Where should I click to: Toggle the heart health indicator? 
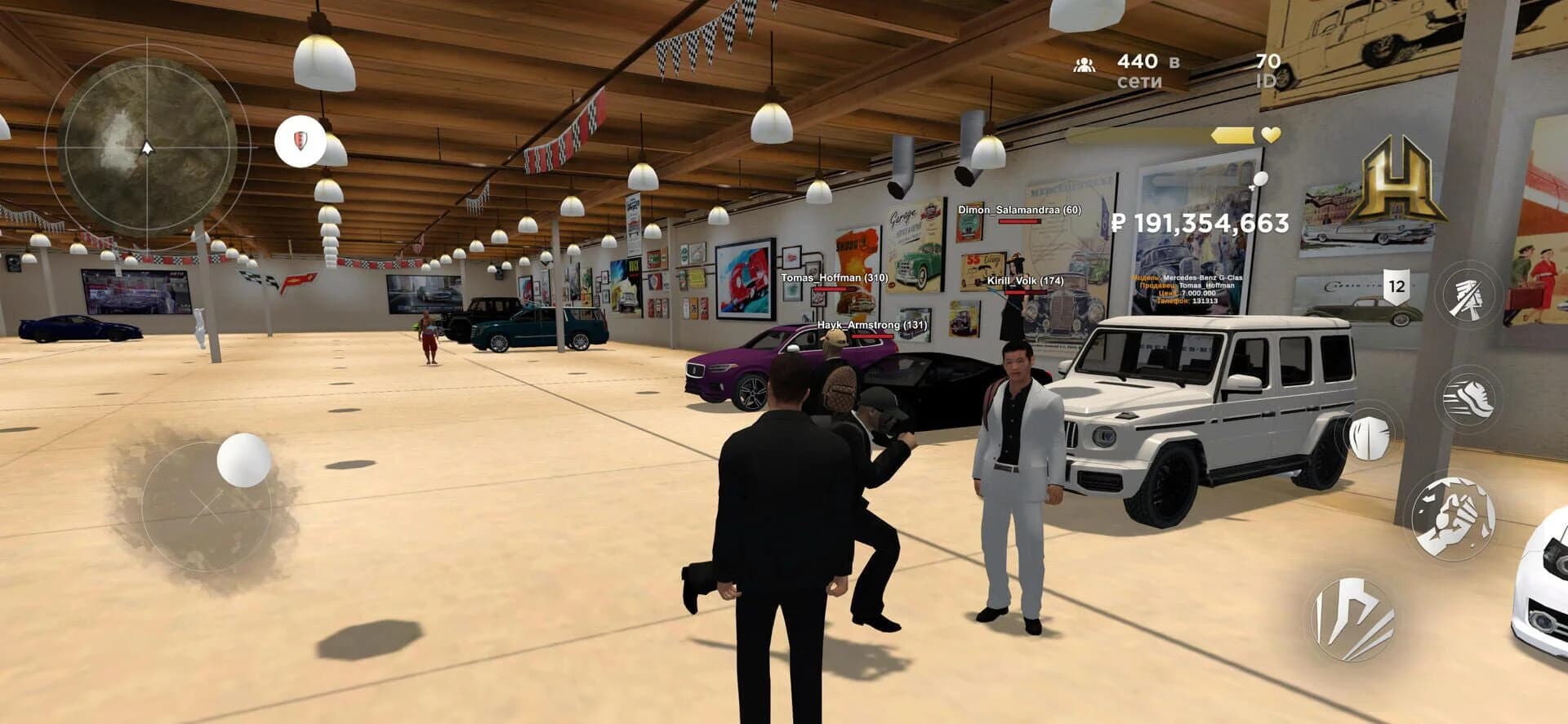point(1269,135)
